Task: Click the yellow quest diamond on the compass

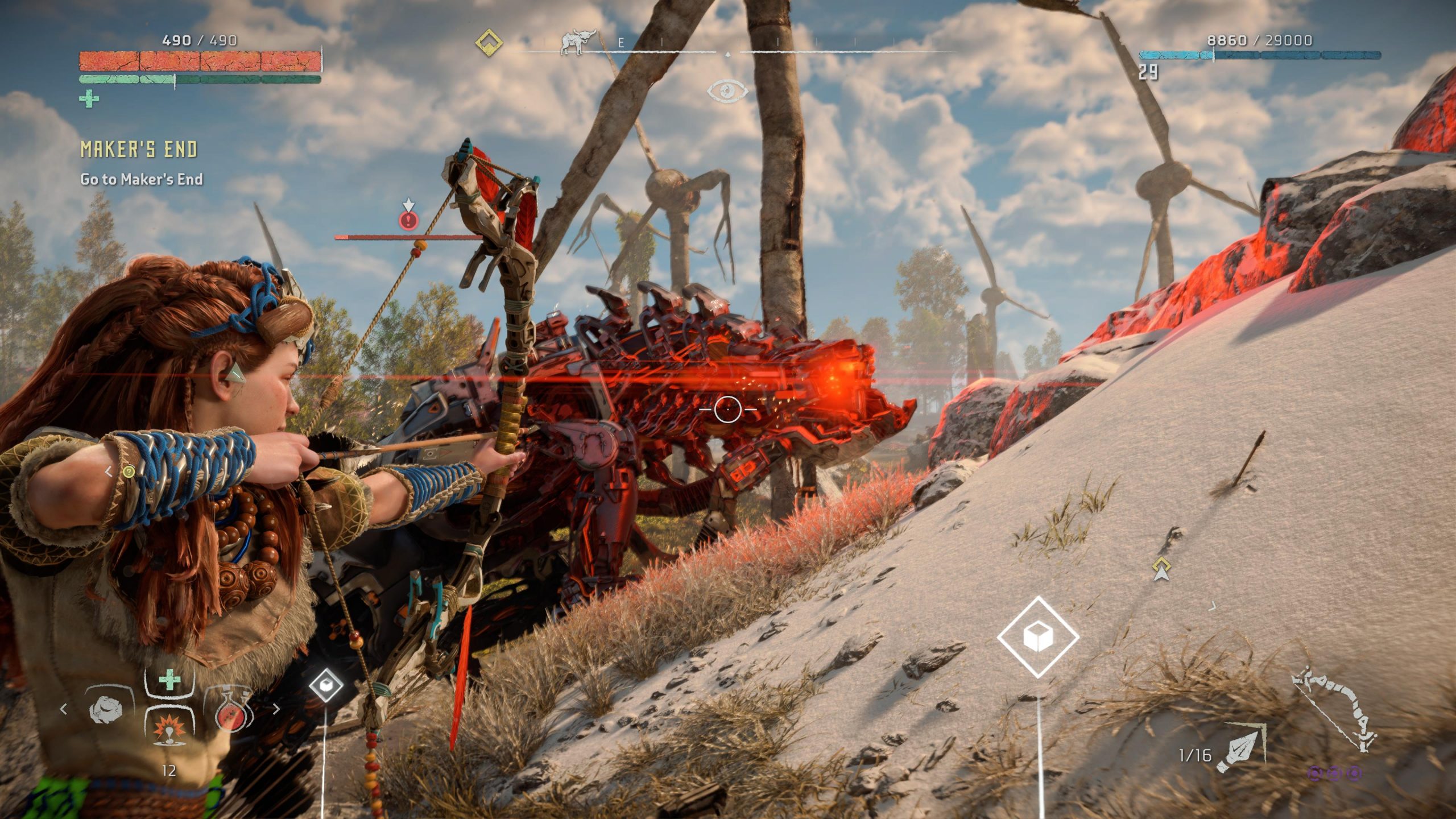Action: pyautogui.click(x=489, y=43)
